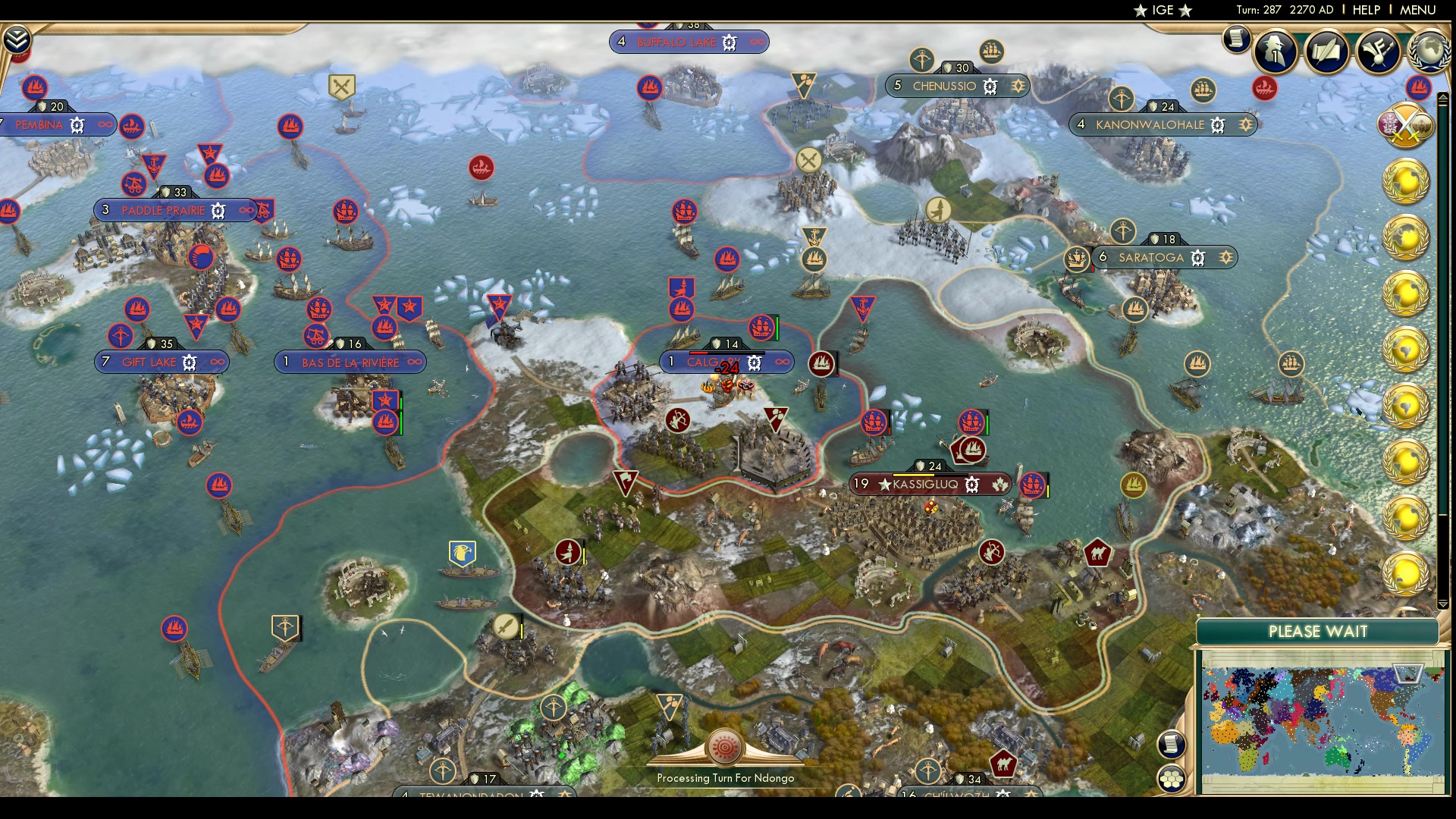Collapse the double-chevron panel in top-left corner
The height and width of the screenshot is (819, 1456).
17,39
